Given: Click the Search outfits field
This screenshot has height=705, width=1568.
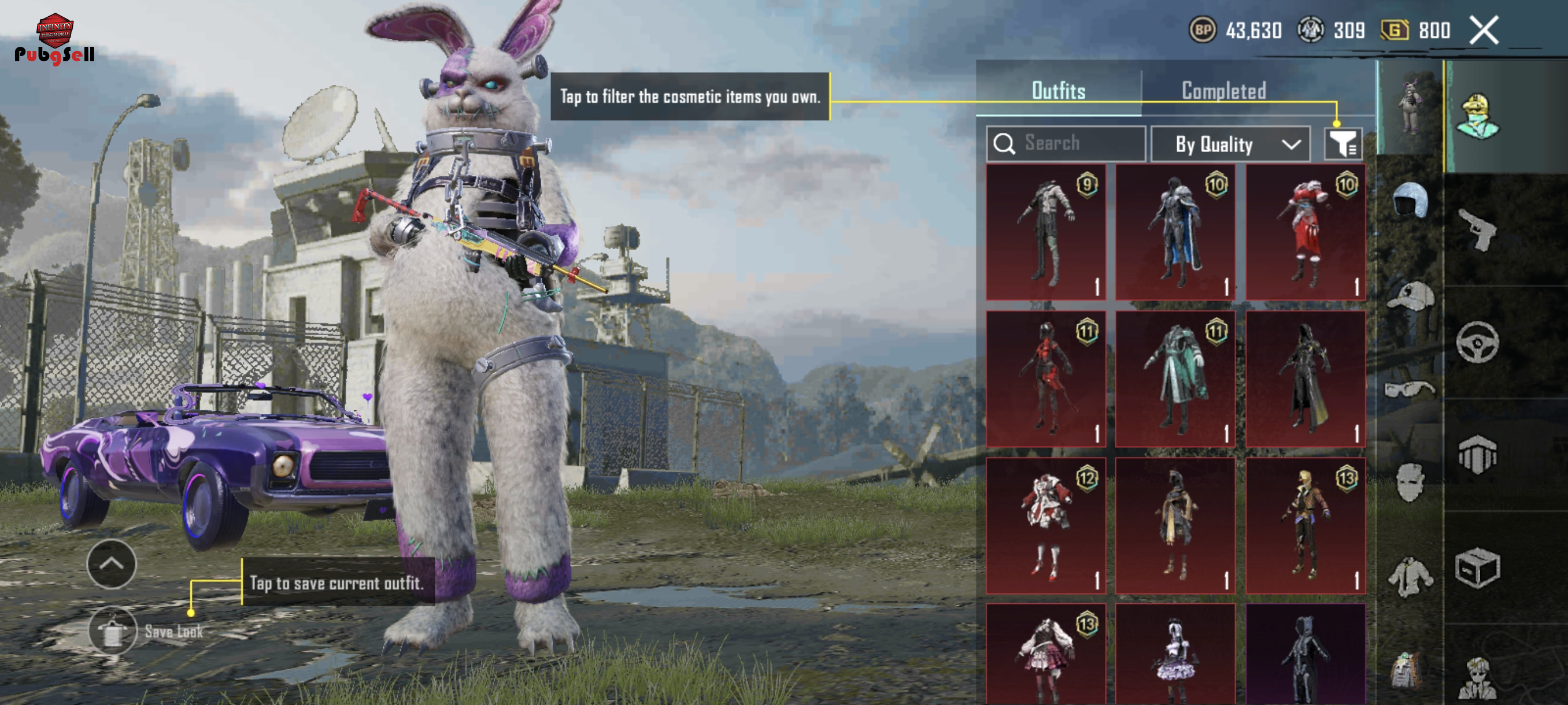Looking at the screenshot, I should 1066,143.
